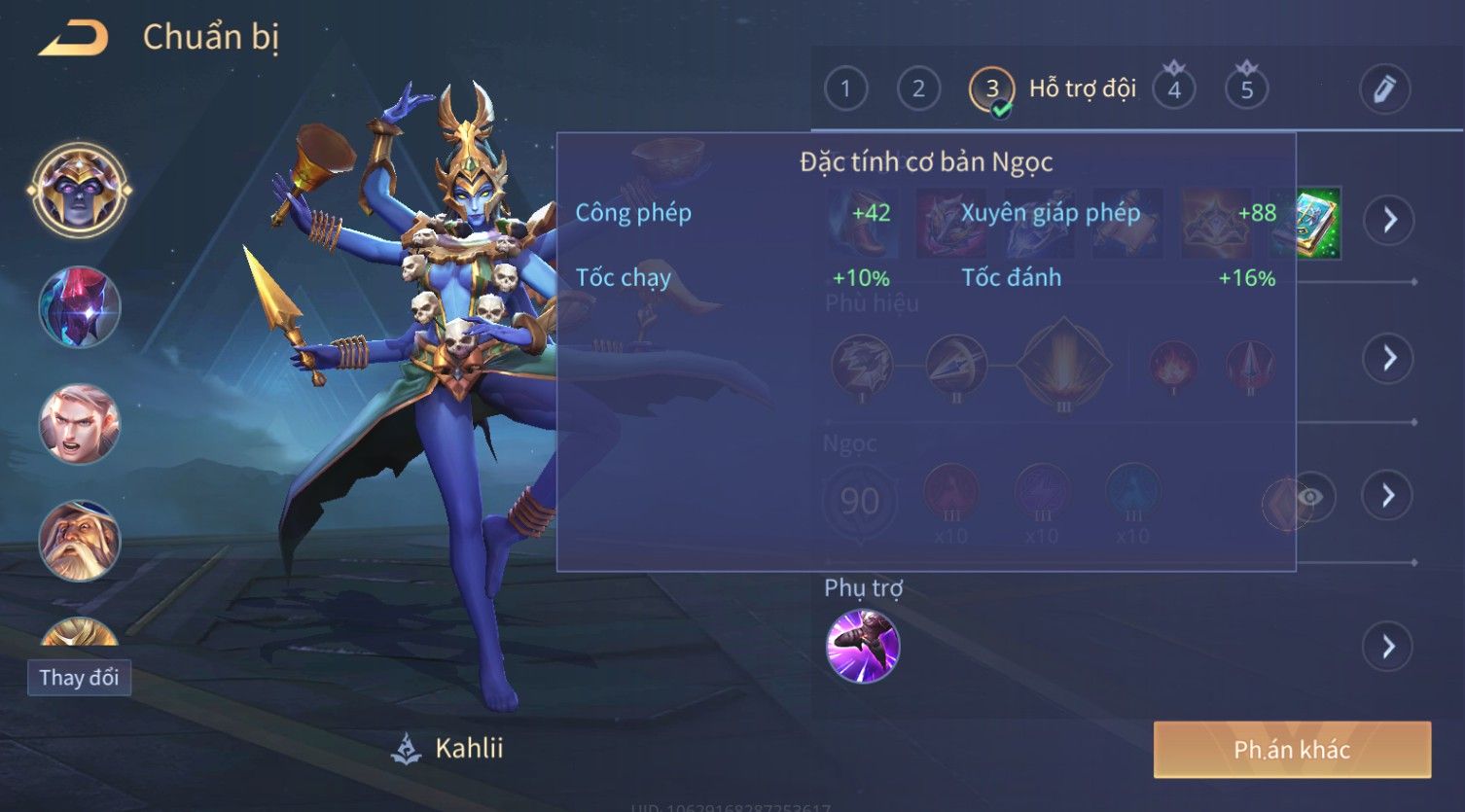
Task: Choose preset slot 3 Hỗ trợ đội
Action: [x=992, y=89]
